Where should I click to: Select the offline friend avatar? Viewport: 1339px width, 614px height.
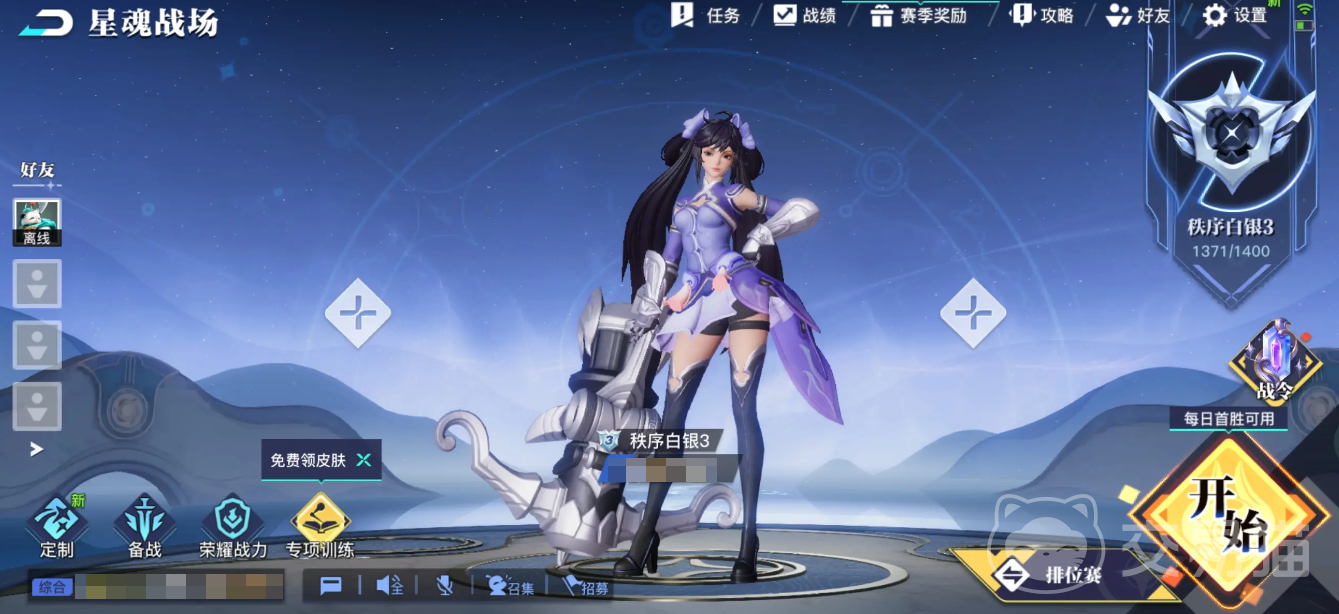[x=37, y=222]
